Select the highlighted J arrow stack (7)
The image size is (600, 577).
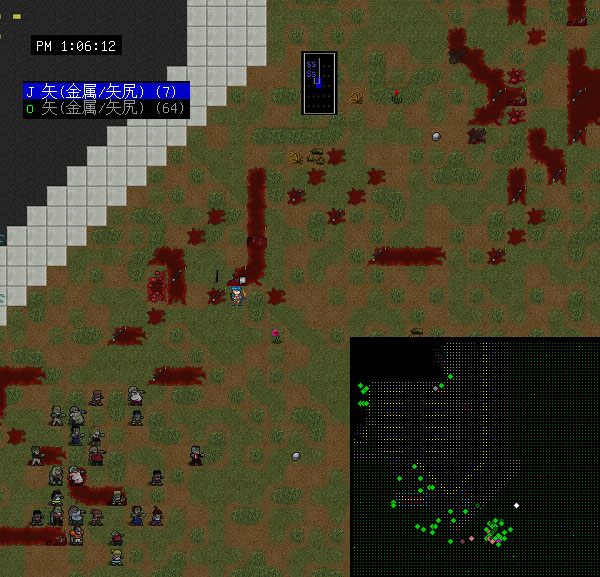click(106, 91)
